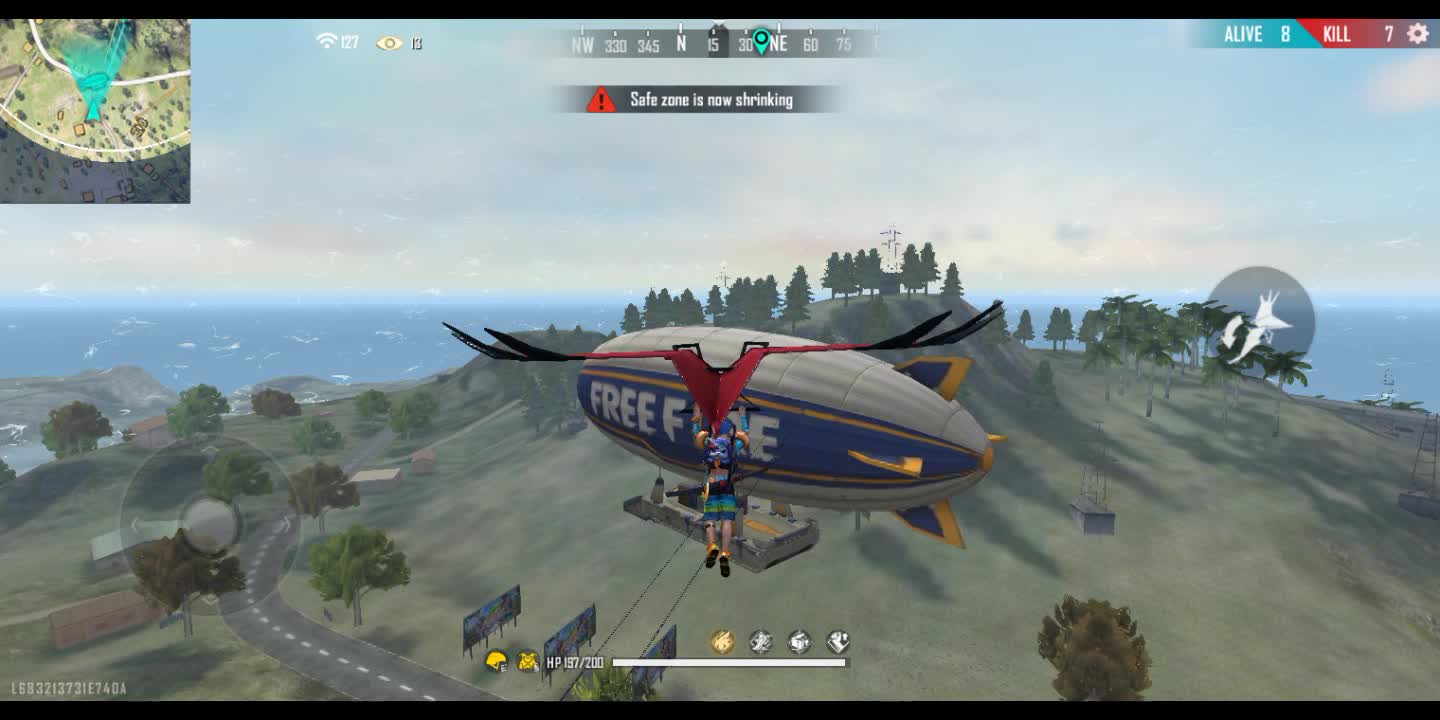Image resolution: width=1440 pixels, height=720 pixels.
Task: Select the gold flame skill icon
Action: tap(722, 642)
